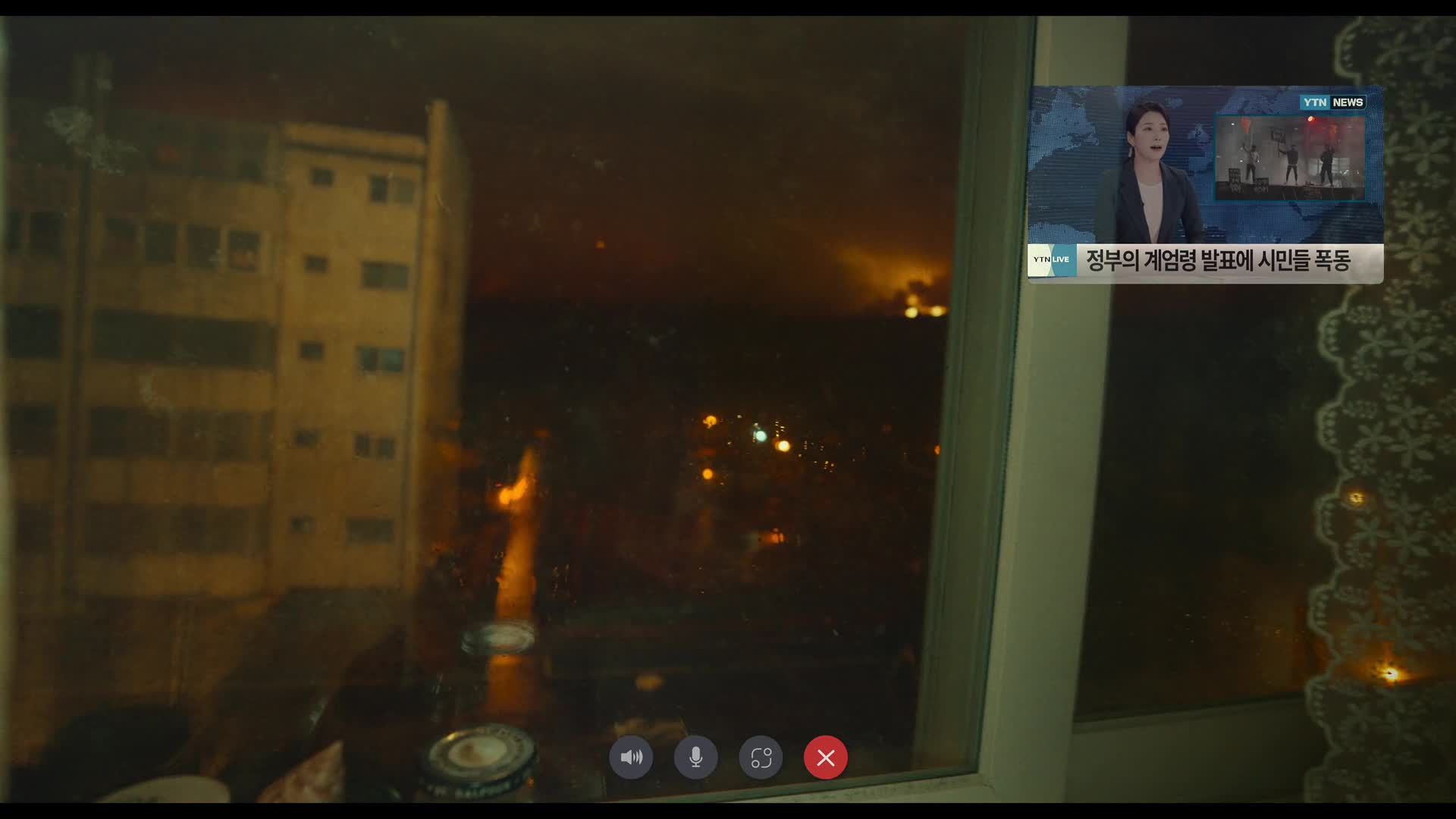The width and height of the screenshot is (1456, 819).
Task: Open the YTN news broadcast thumbnail
Action: 1205,184
